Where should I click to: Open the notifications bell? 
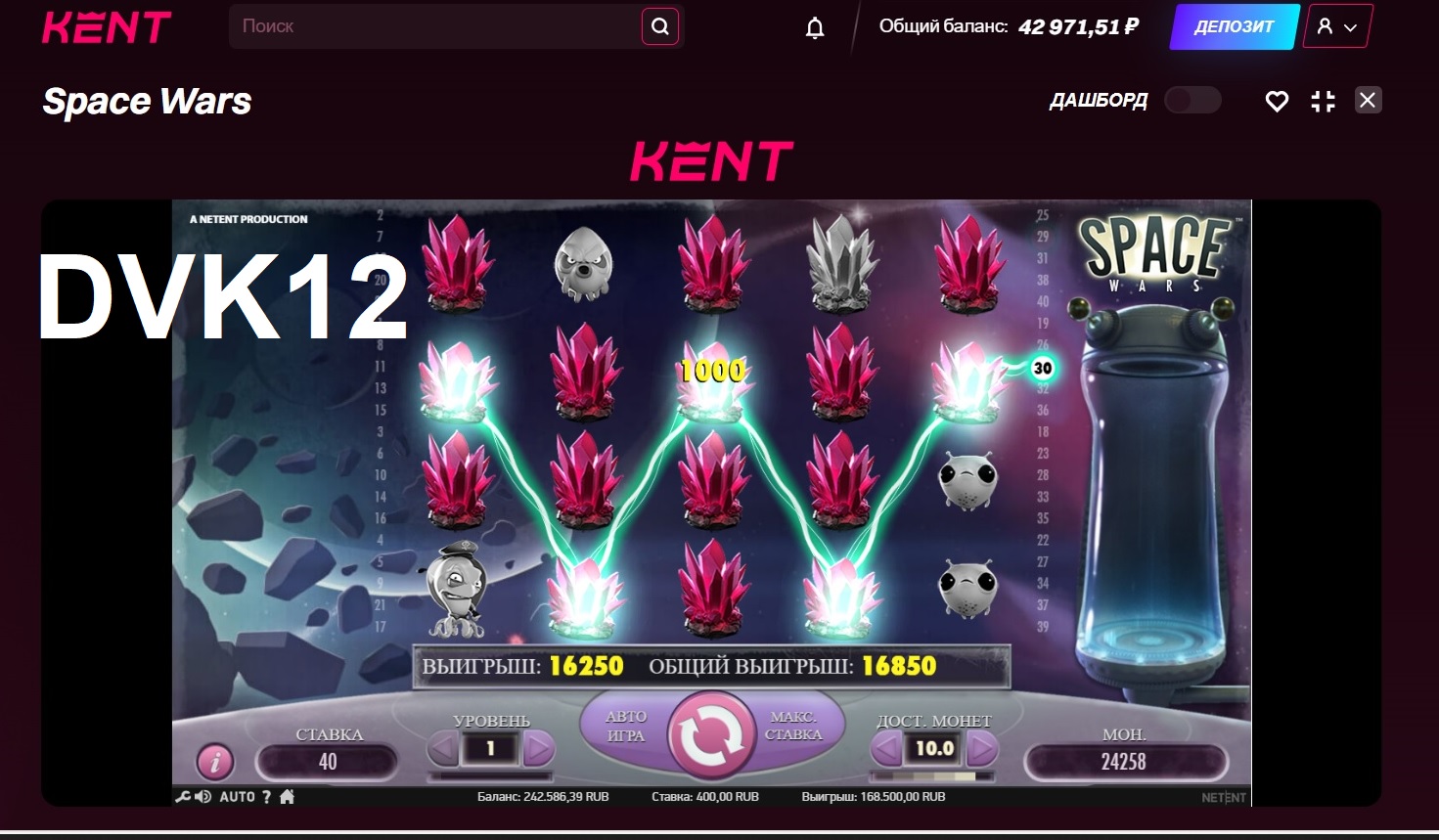pyautogui.click(x=815, y=27)
